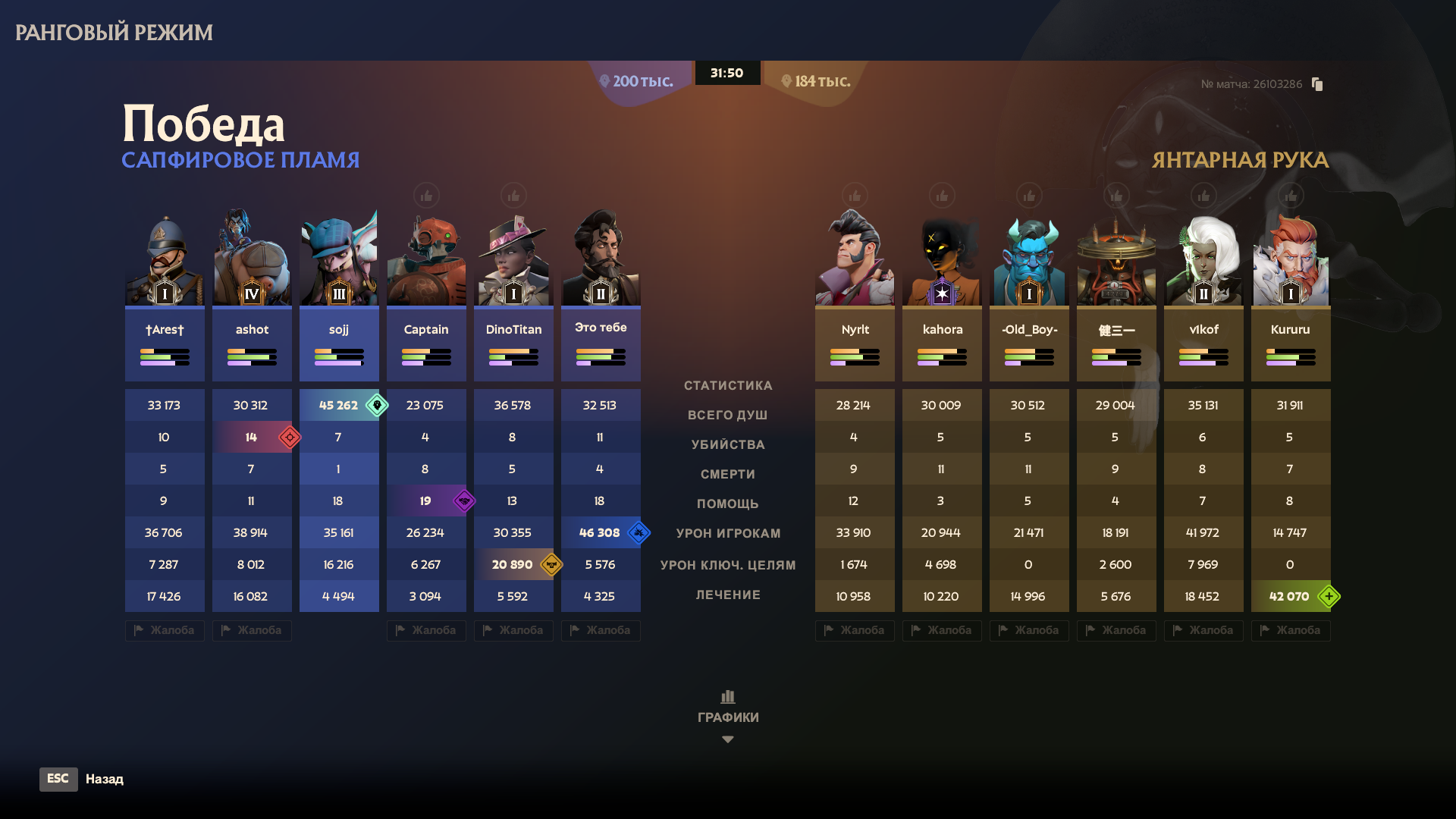The image size is (1456, 819).
Task: Click kahora's player name card
Action: tap(942, 344)
